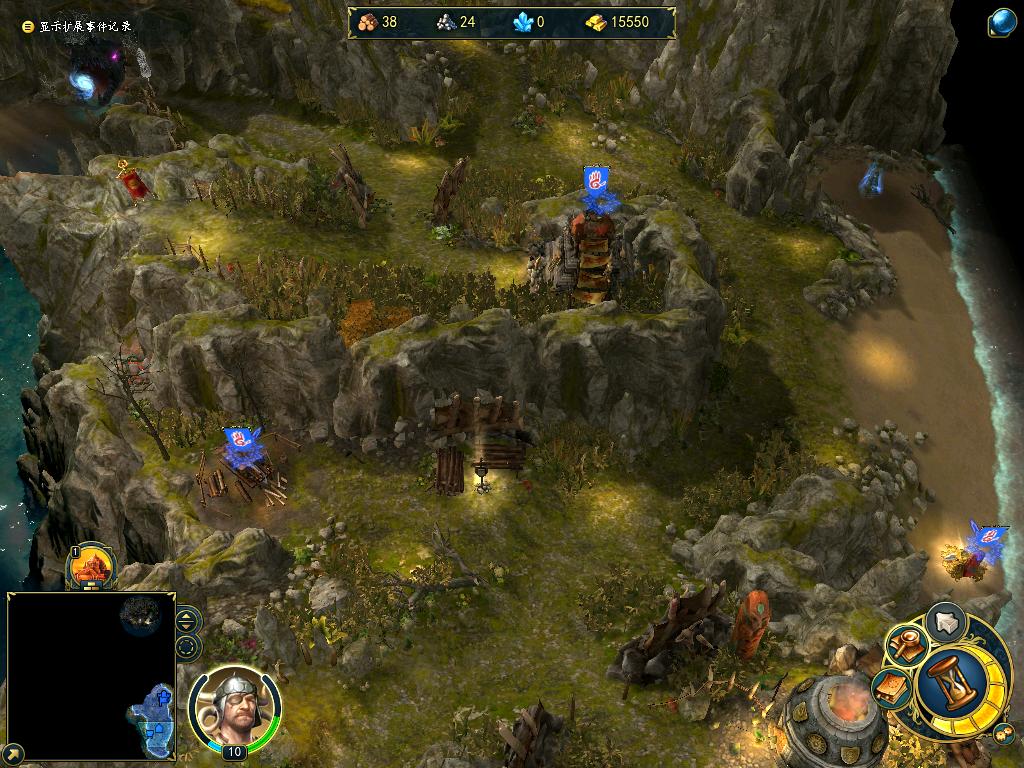The height and width of the screenshot is (768, 1024).
Task: Toggle the minimap surface/underground arrows button
Action: point(188,620)
